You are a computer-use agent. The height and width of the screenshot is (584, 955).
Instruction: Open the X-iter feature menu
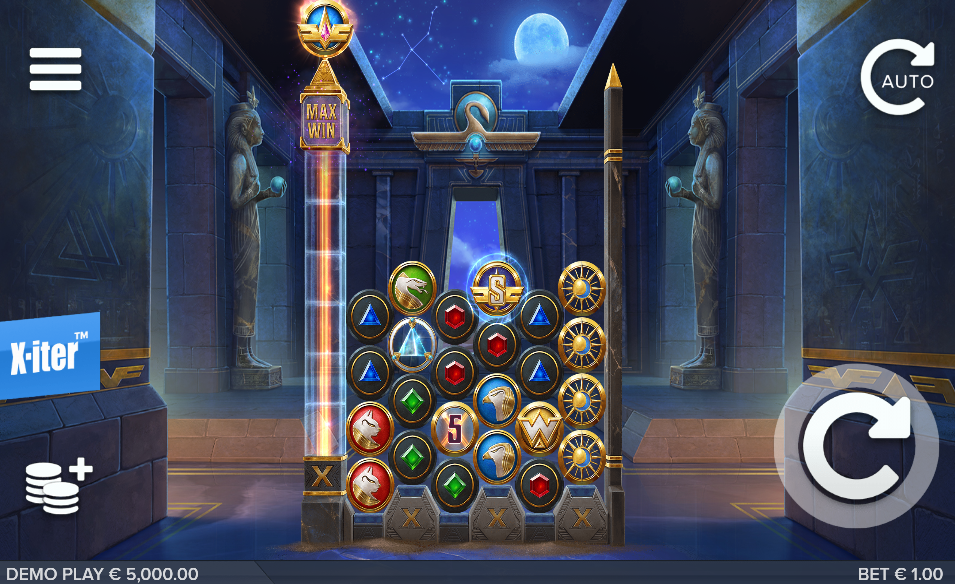49,357
